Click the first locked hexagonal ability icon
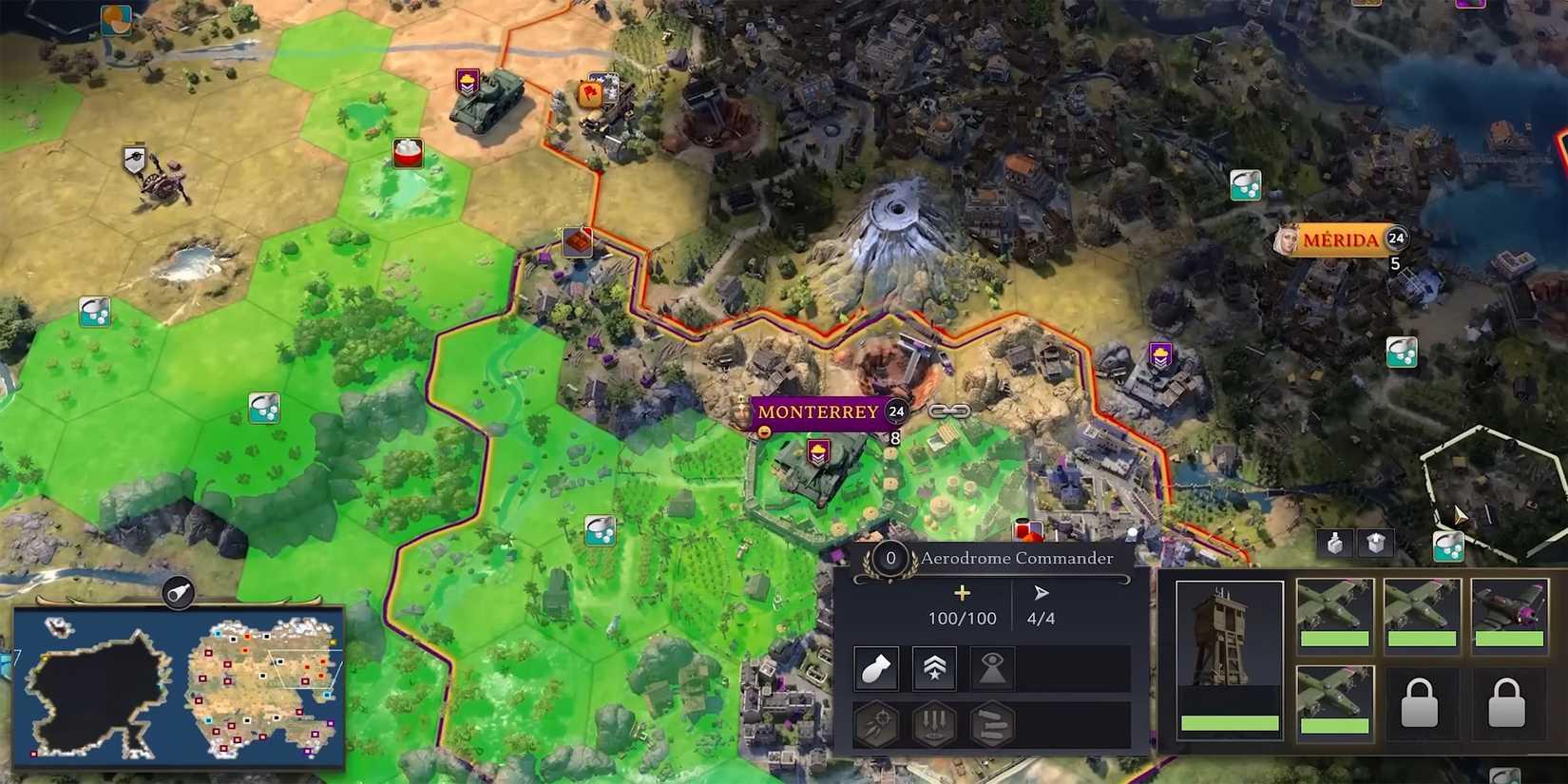 coord(877,724)
